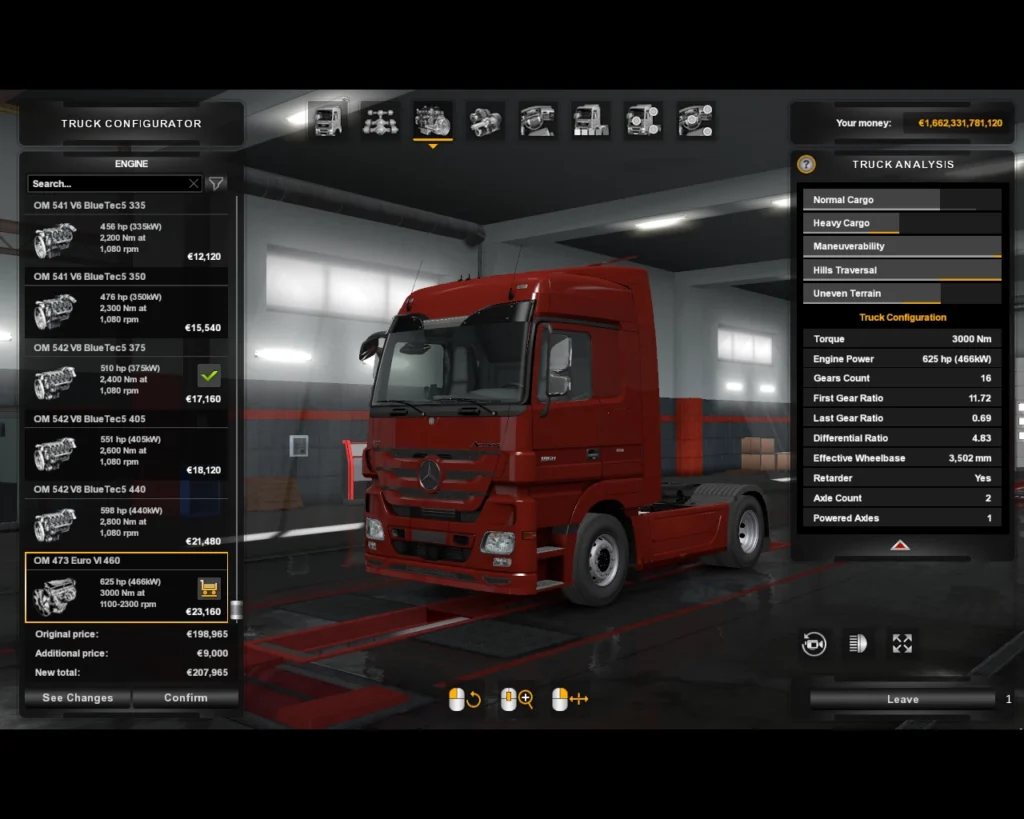The height and width of the screenshot is (819, 1024).
Task: Clear the search box with the X
Action: 194,184
